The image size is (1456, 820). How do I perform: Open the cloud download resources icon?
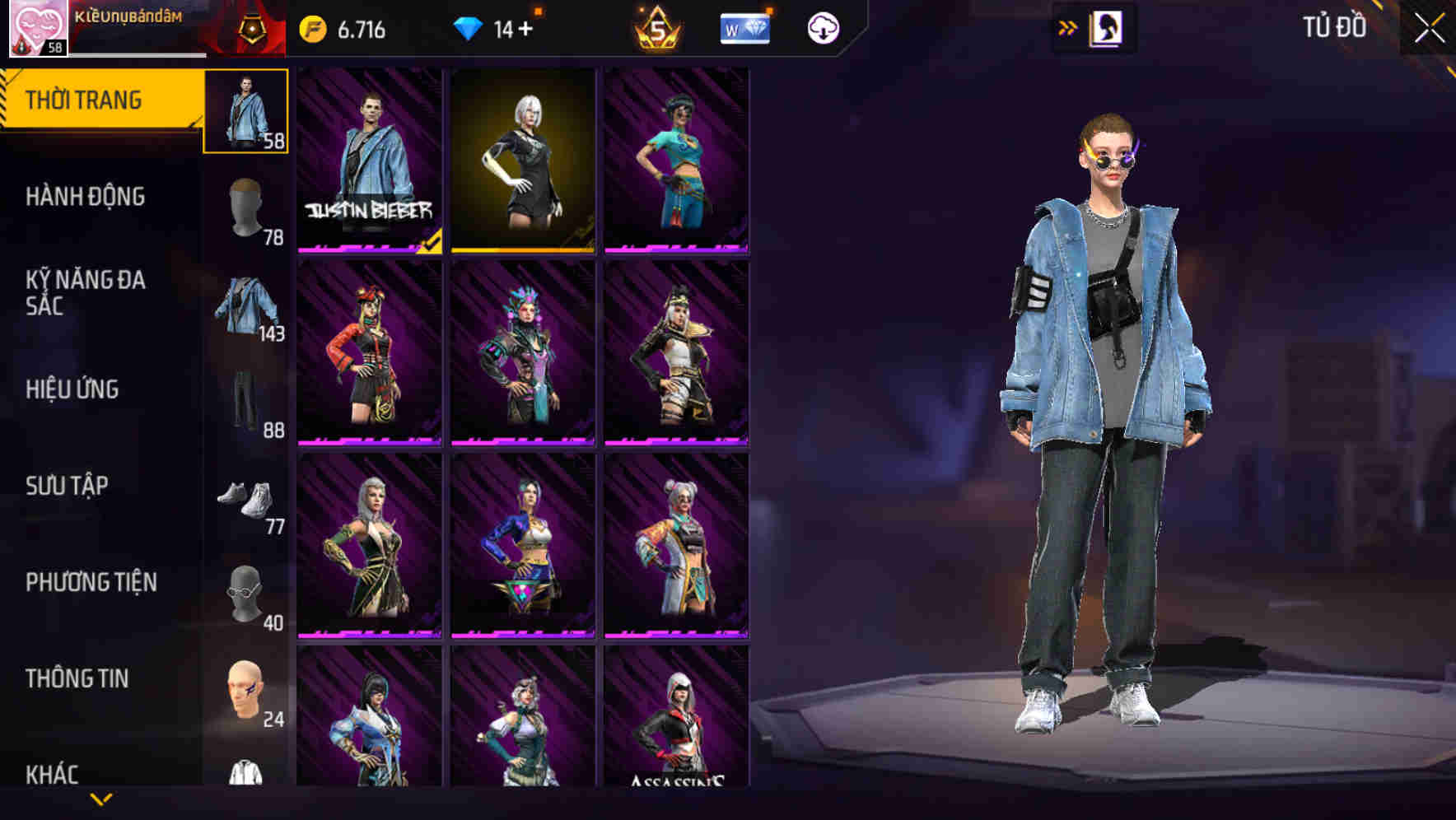pos(821,27)
